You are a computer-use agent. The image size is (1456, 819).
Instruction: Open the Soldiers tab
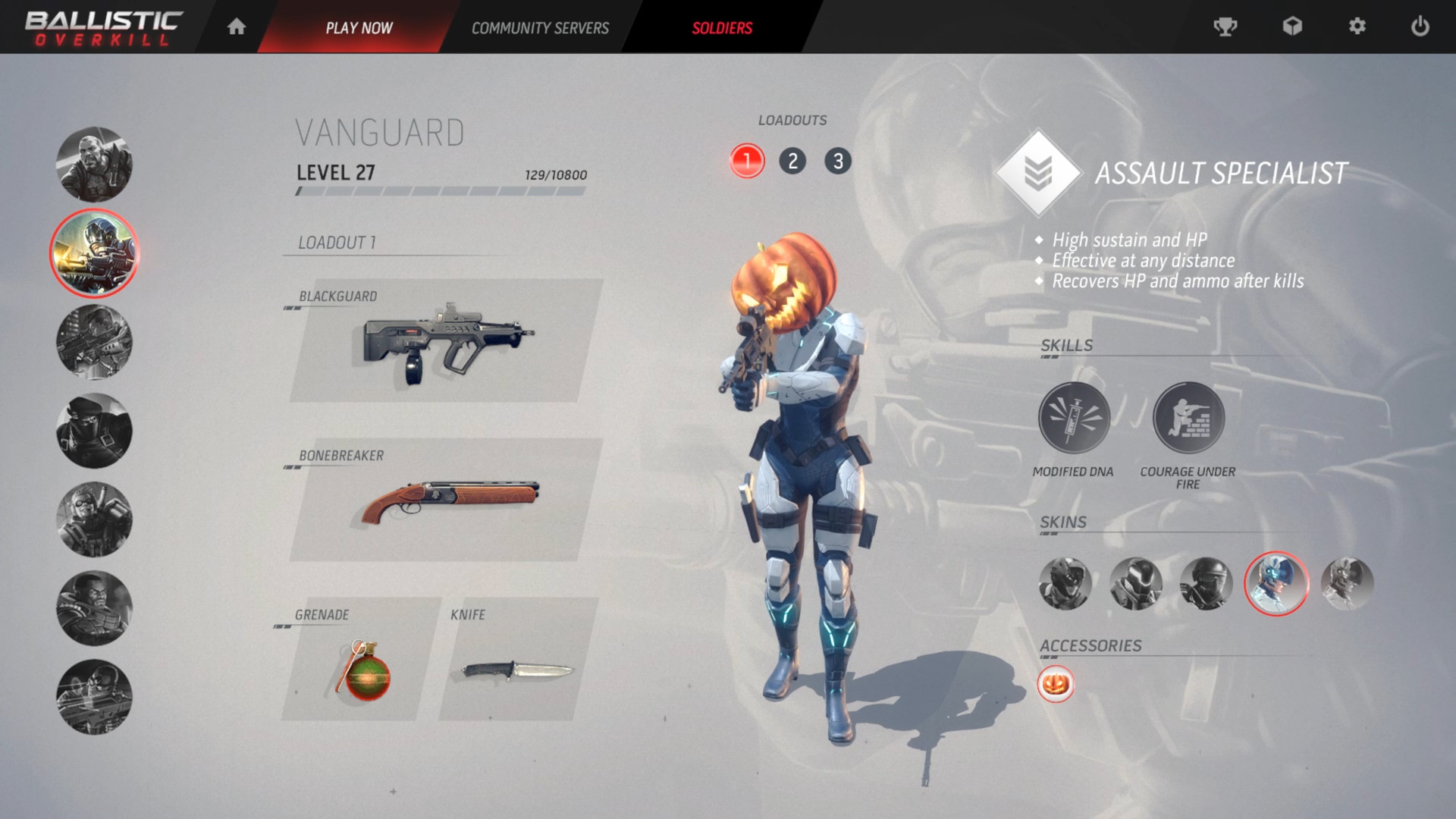click(722, 28)
